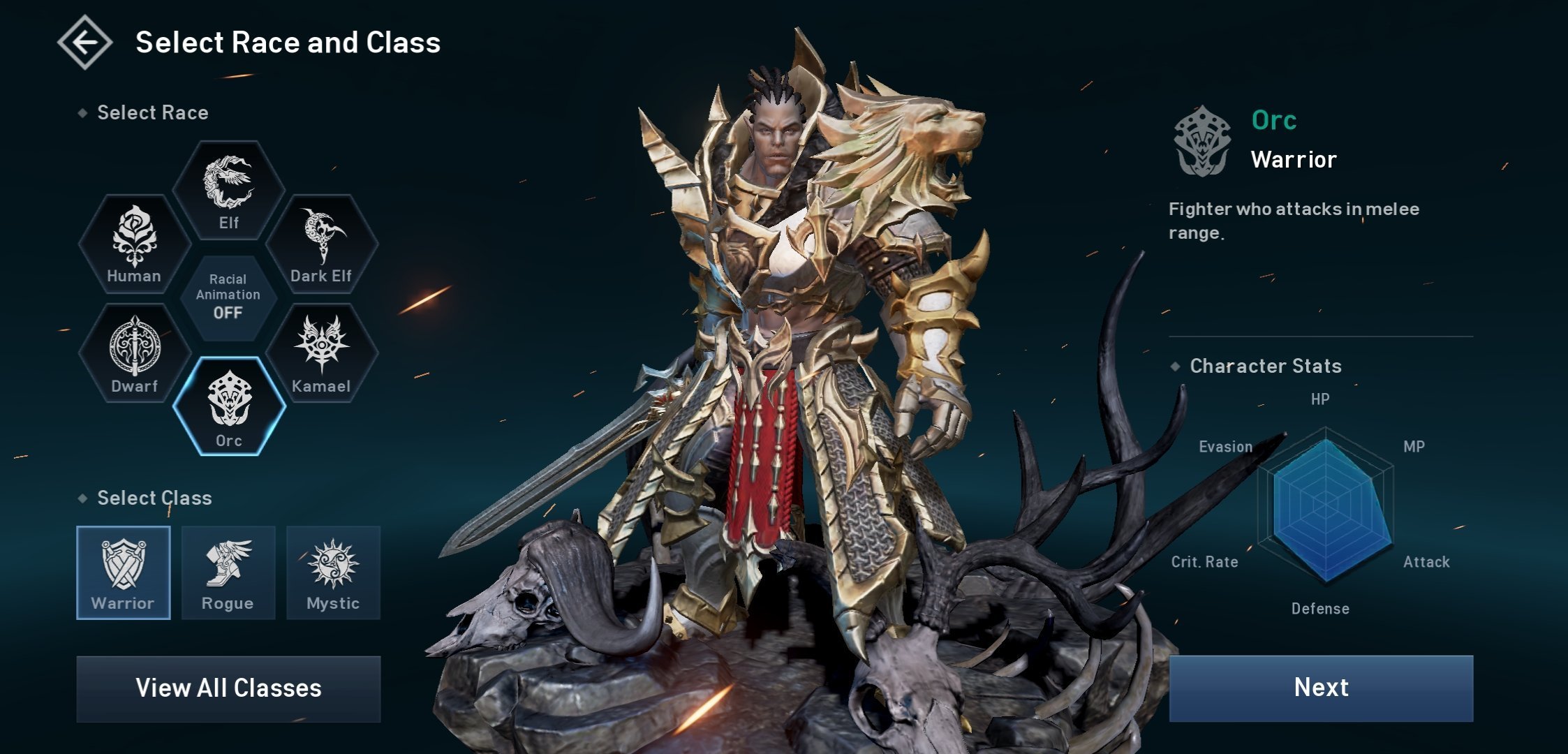
Task: Open View All Classes
Action: 228,688
